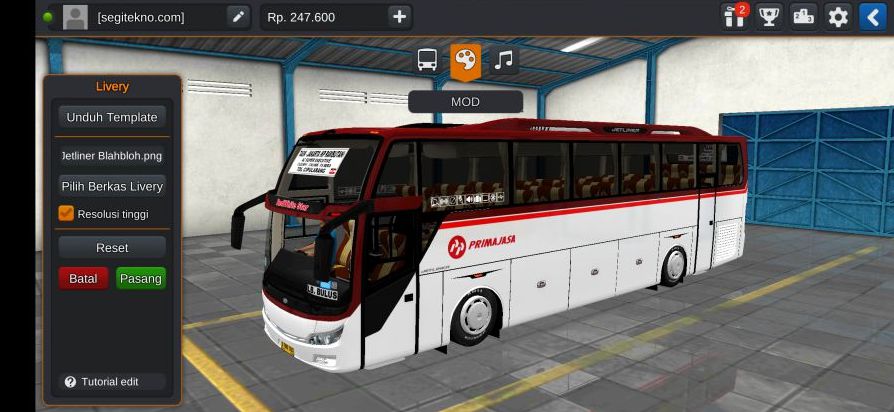
Task: Open the ID card profile icon
Action: click(804, 17)
